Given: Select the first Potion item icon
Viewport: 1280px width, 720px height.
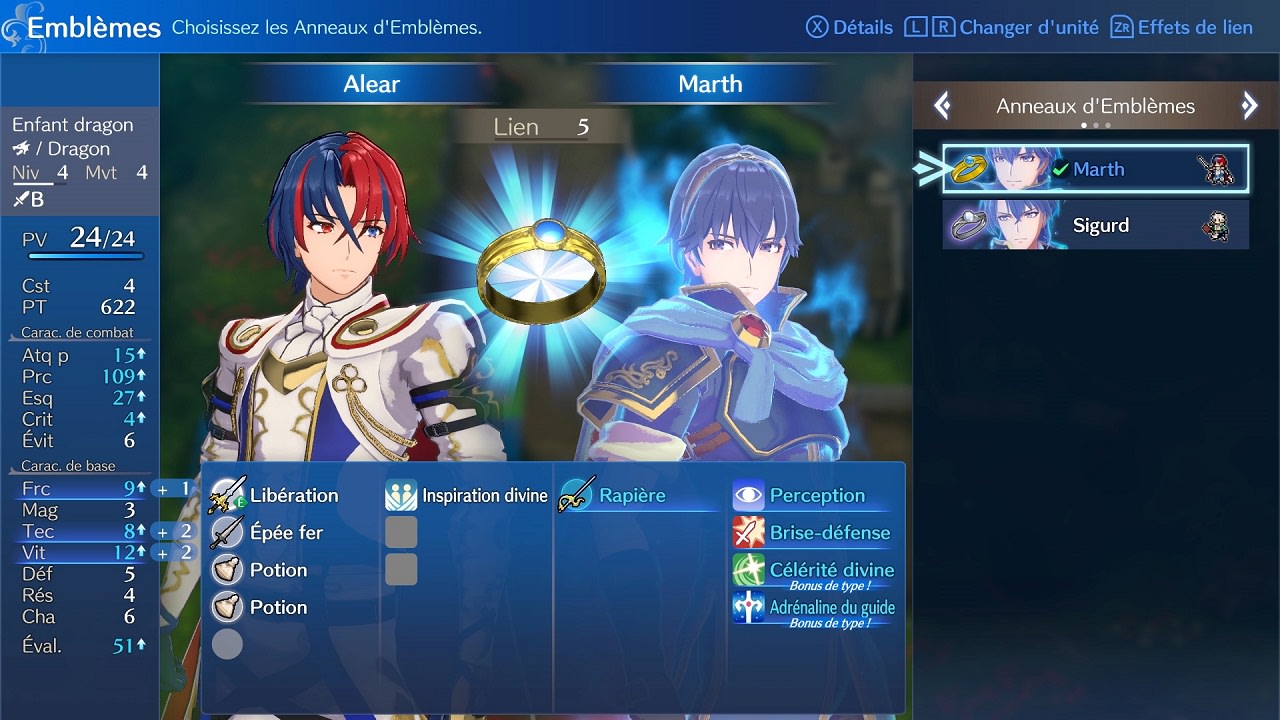Looking at the screenshot, I should click(226, 569).
